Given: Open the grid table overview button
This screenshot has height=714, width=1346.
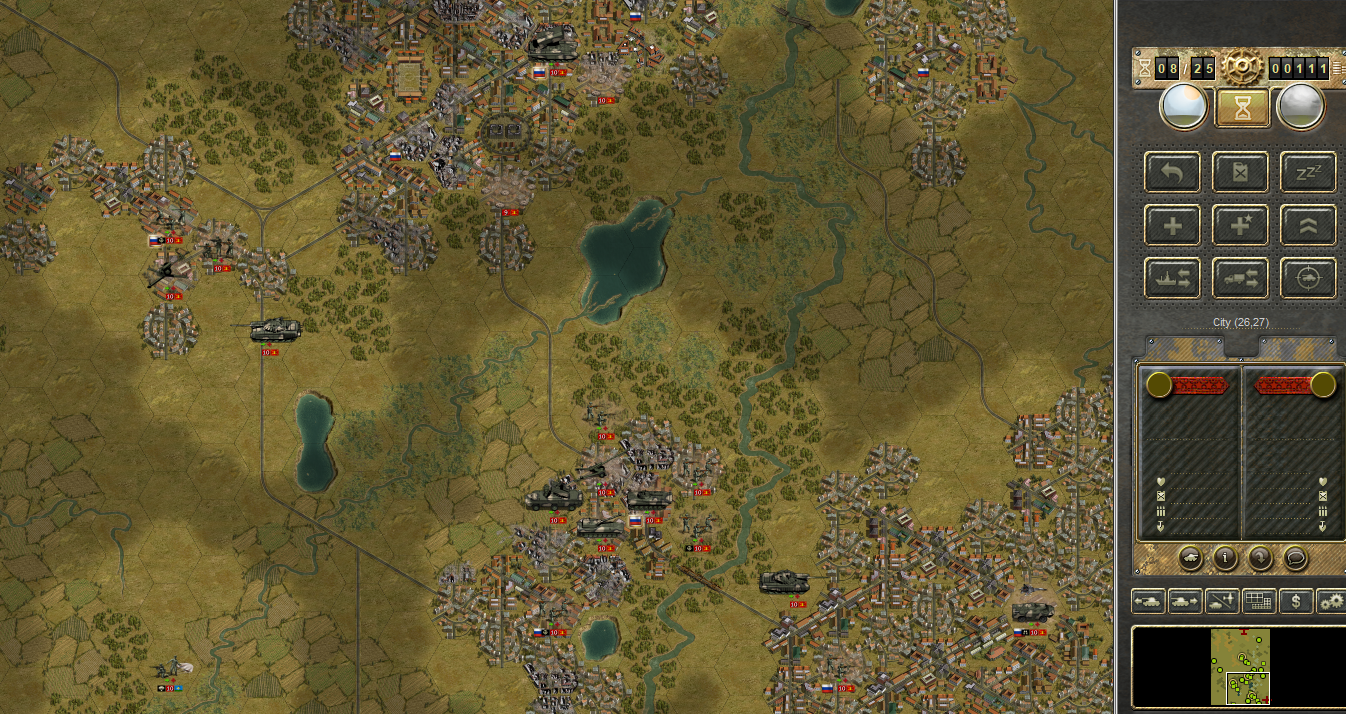Looking at the screenshot, I should click(x=1258, y=601).
